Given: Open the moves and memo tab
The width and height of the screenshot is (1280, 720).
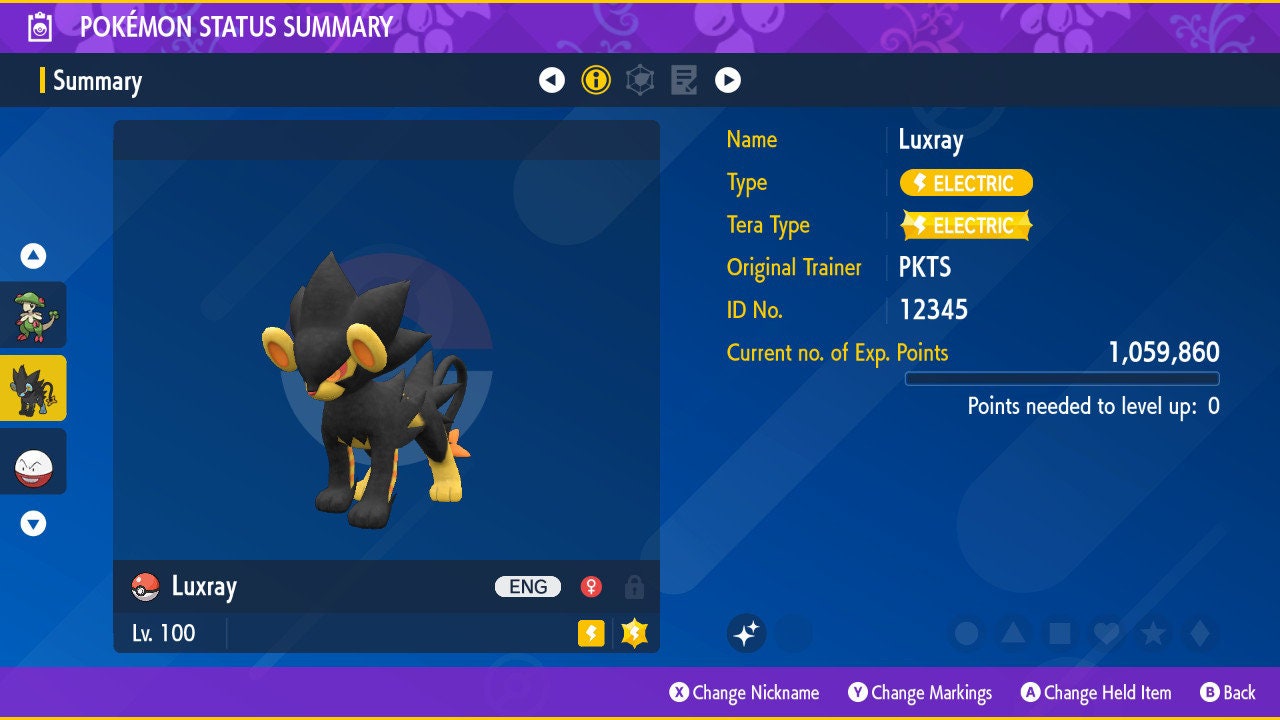Looking at the screenshot, I should tap(684, 80).
